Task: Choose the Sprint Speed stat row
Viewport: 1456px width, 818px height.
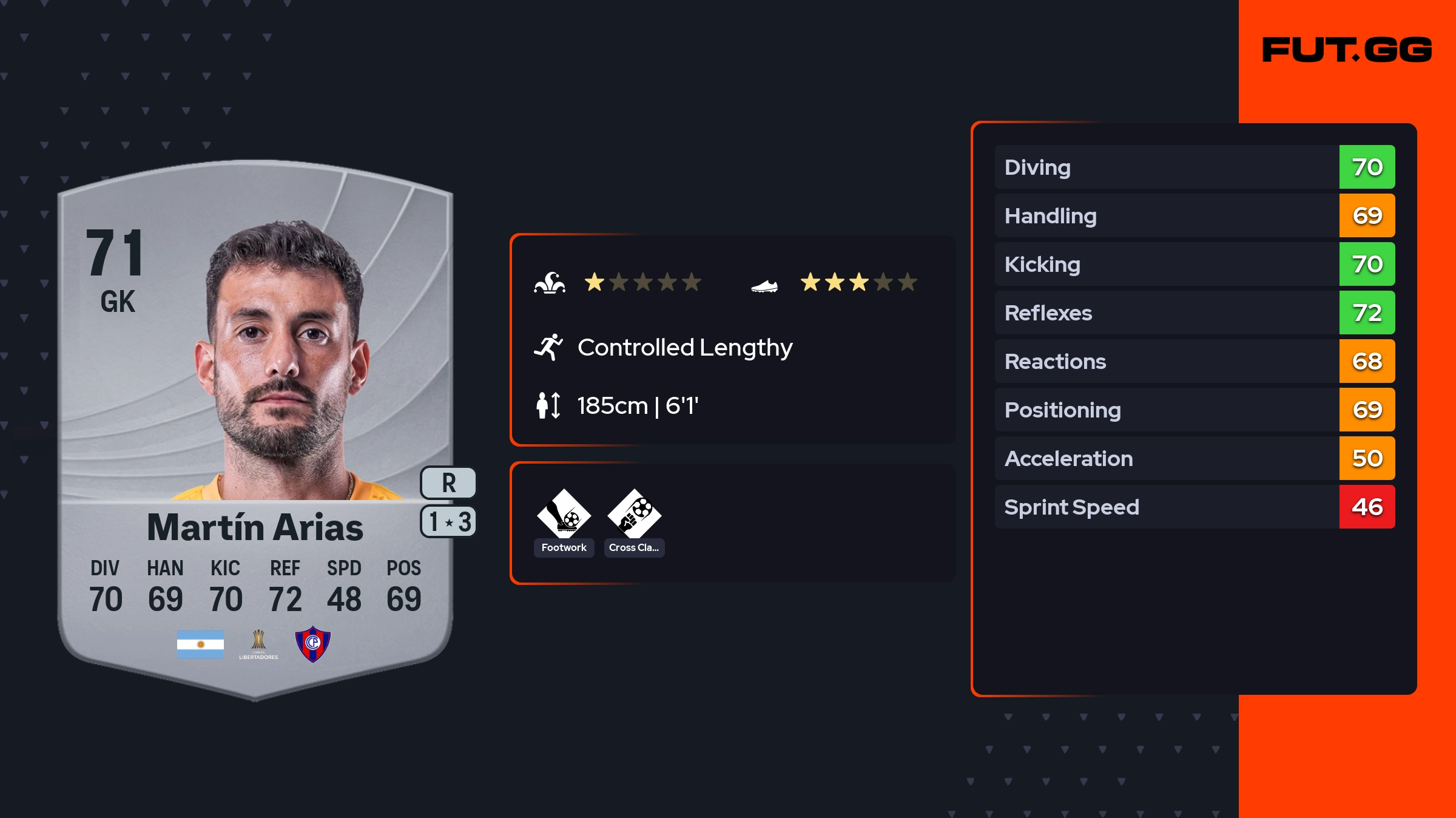Action: click(1194, 507)
